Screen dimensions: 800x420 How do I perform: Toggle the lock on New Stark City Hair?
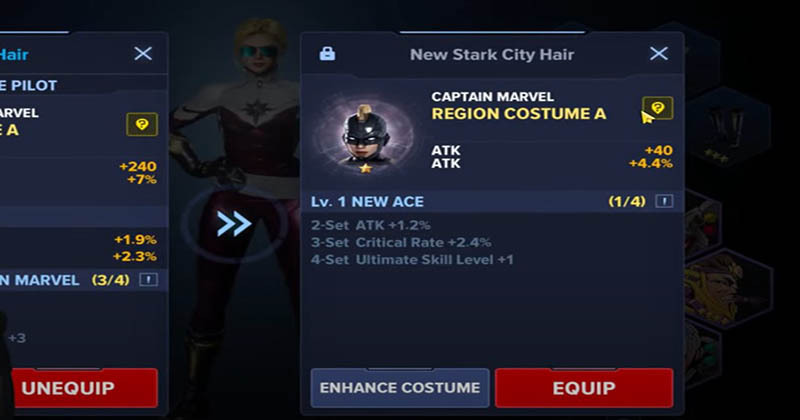(327, 54)
